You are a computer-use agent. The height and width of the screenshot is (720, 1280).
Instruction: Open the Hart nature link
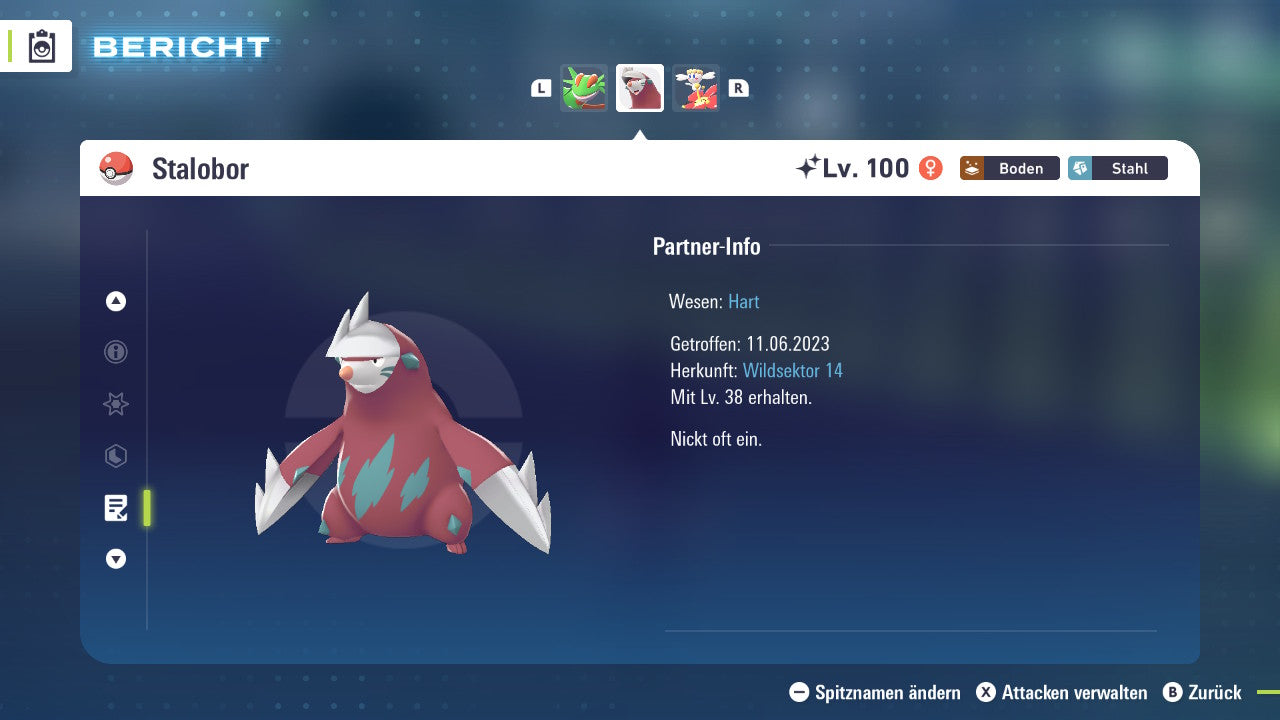tap(743, 301)
